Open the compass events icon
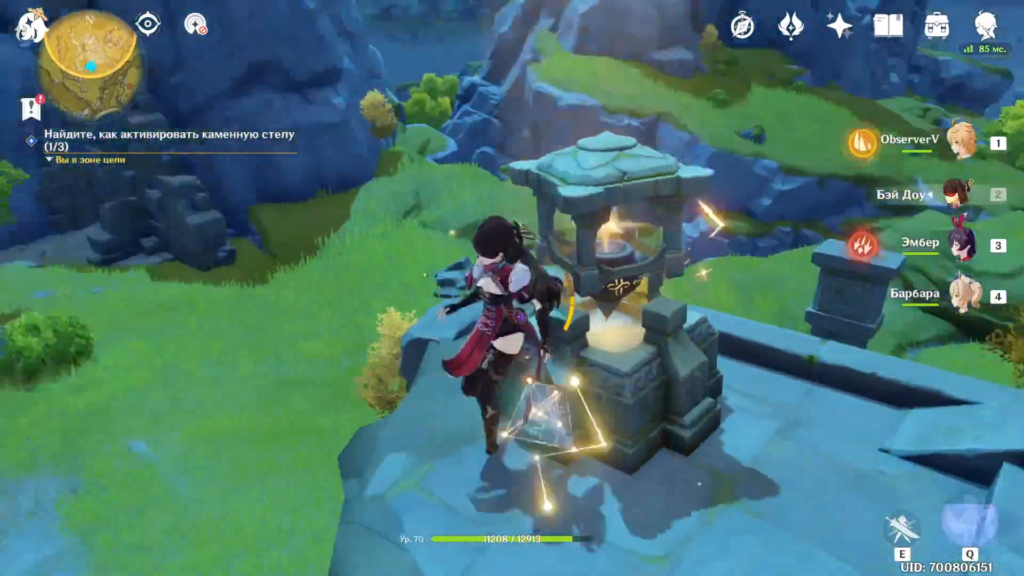 click(x=742, y=26)
